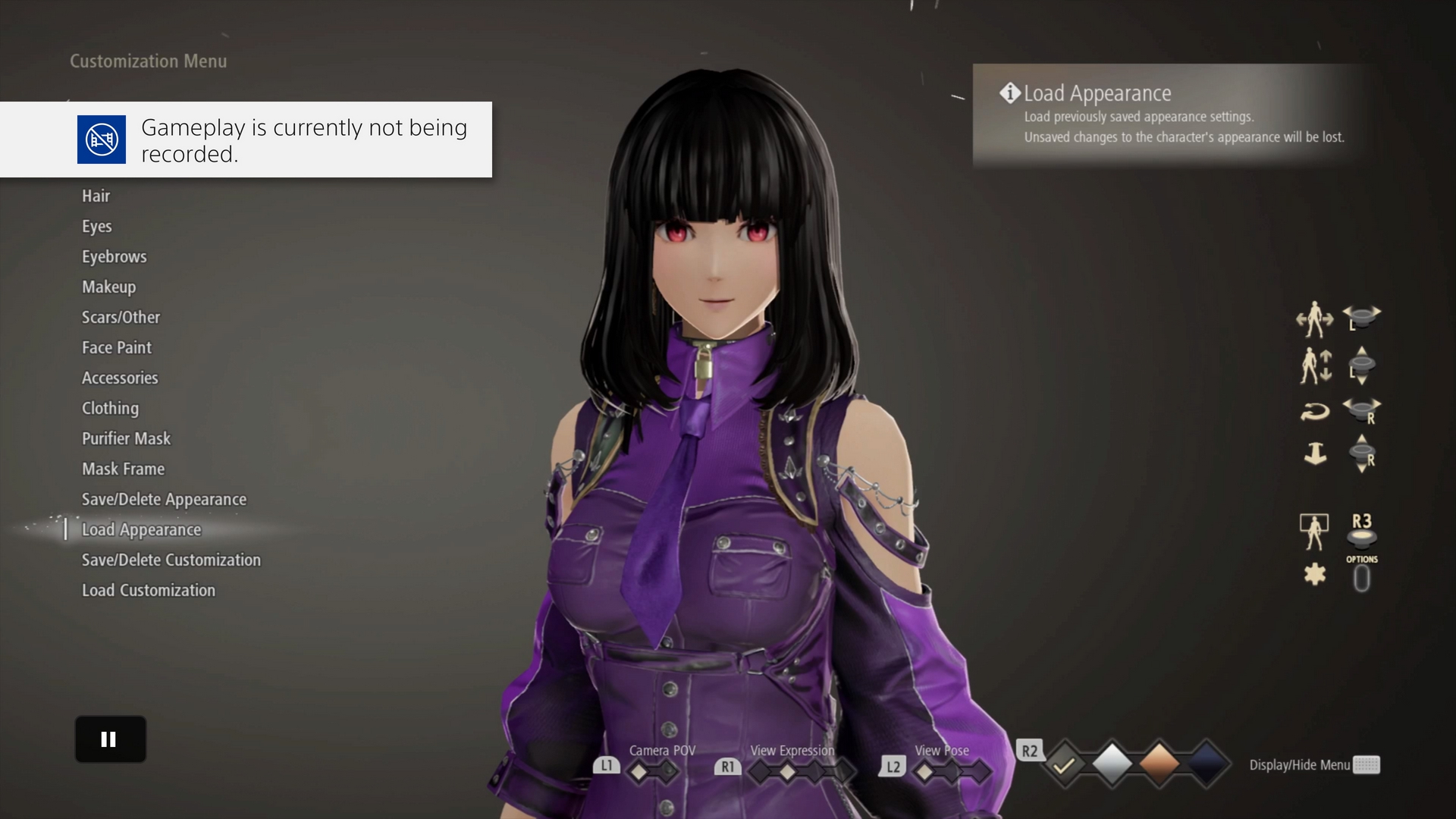Click the disabled recording icon in the notification

(x=102, y=140)
